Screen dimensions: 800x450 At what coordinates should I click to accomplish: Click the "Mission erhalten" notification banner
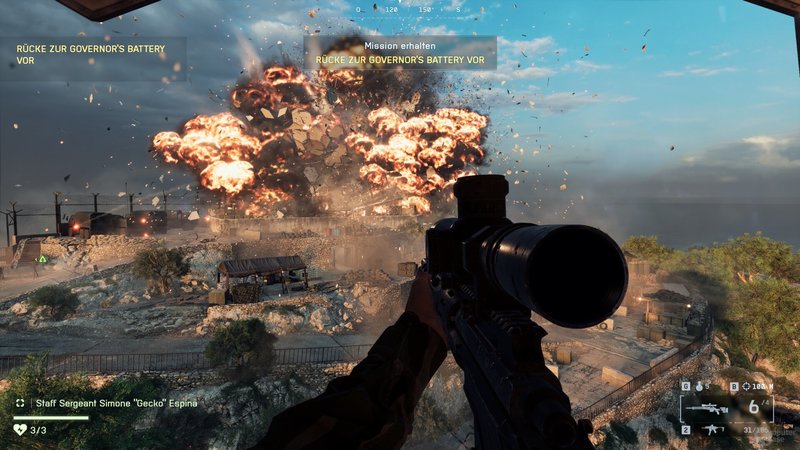pyautogui.click(x=400, y=52)
